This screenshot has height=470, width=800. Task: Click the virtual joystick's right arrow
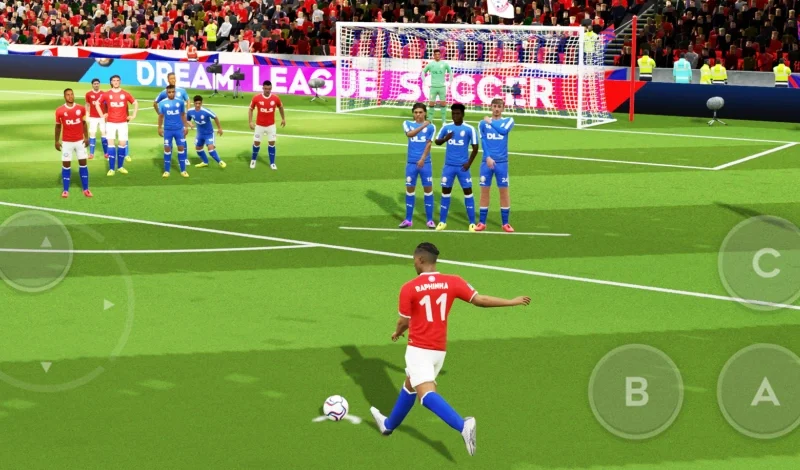[x=109, y=304]
